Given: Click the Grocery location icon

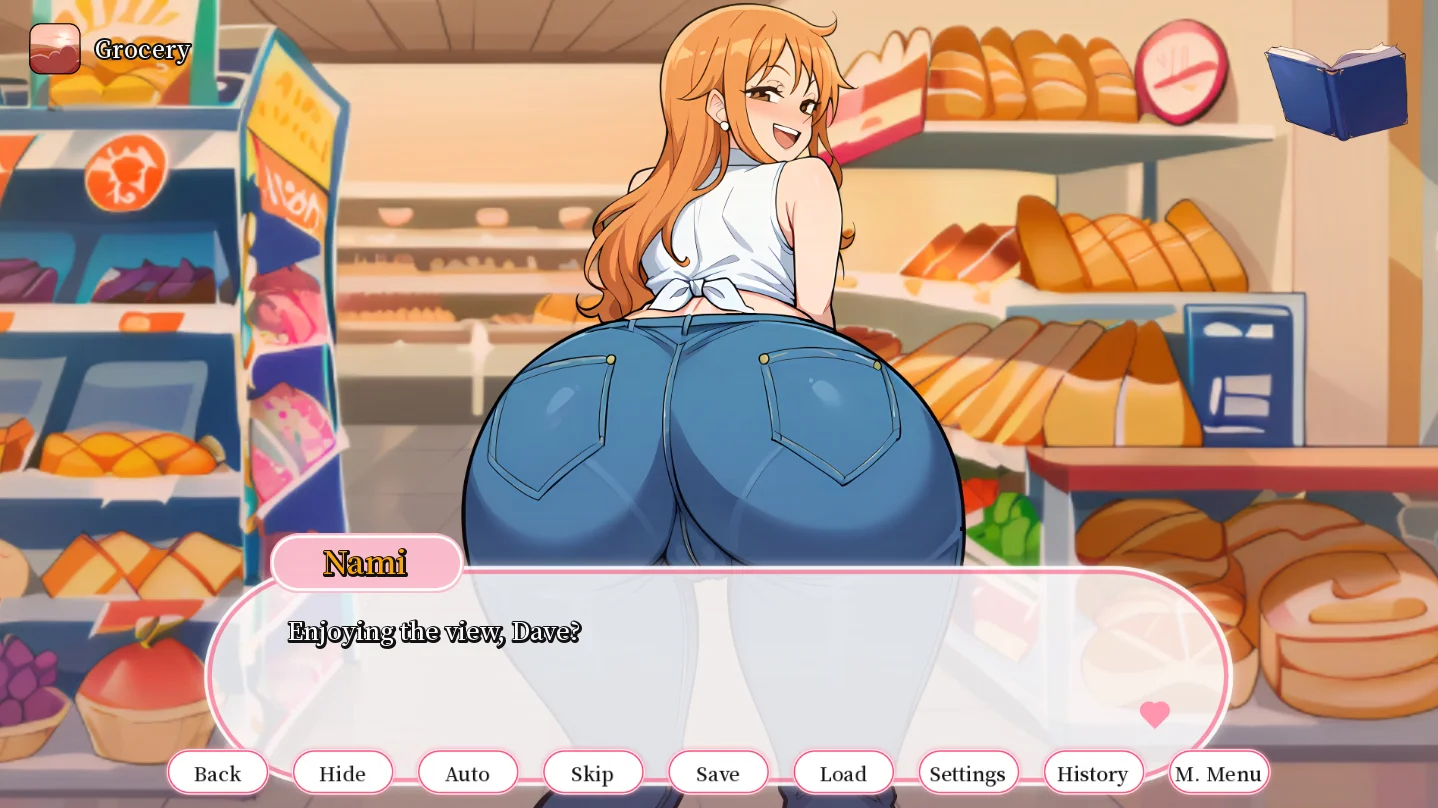Looking at the screenshot, I should coord(55,49).
